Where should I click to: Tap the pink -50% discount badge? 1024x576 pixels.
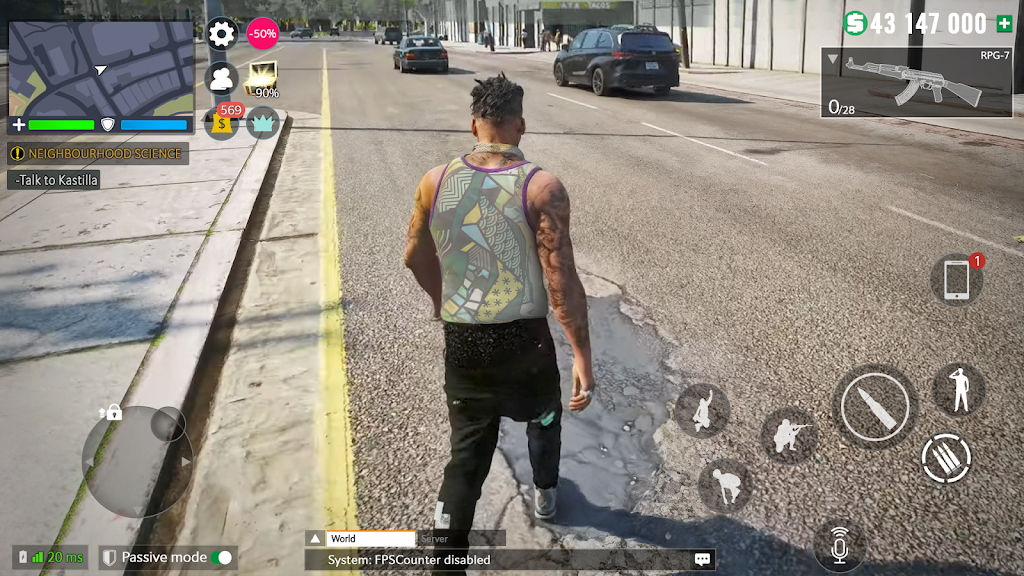click(x=263, y=33)
